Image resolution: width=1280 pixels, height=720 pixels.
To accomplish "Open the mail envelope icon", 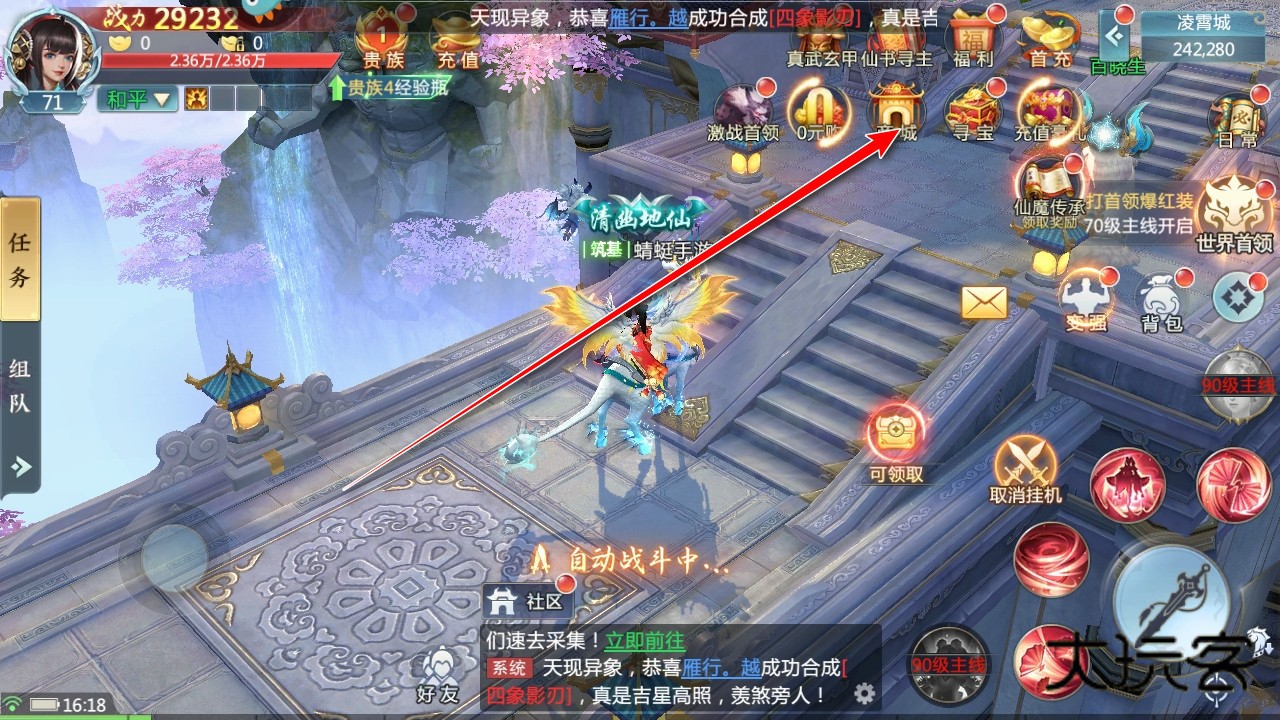I will [985, 300].
